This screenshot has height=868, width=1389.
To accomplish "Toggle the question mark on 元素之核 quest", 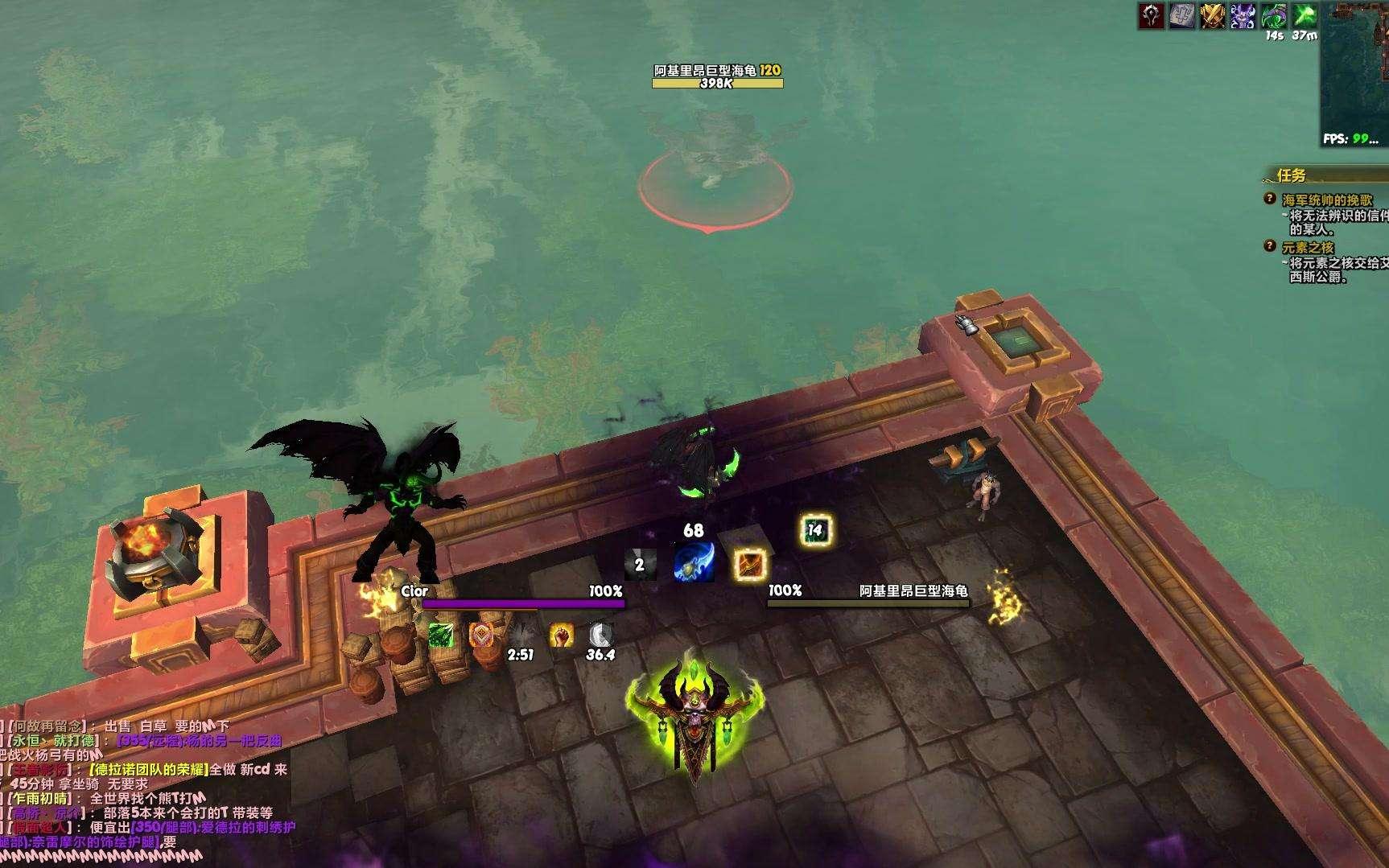I will pyautogui.click(x=1269, y=245).
